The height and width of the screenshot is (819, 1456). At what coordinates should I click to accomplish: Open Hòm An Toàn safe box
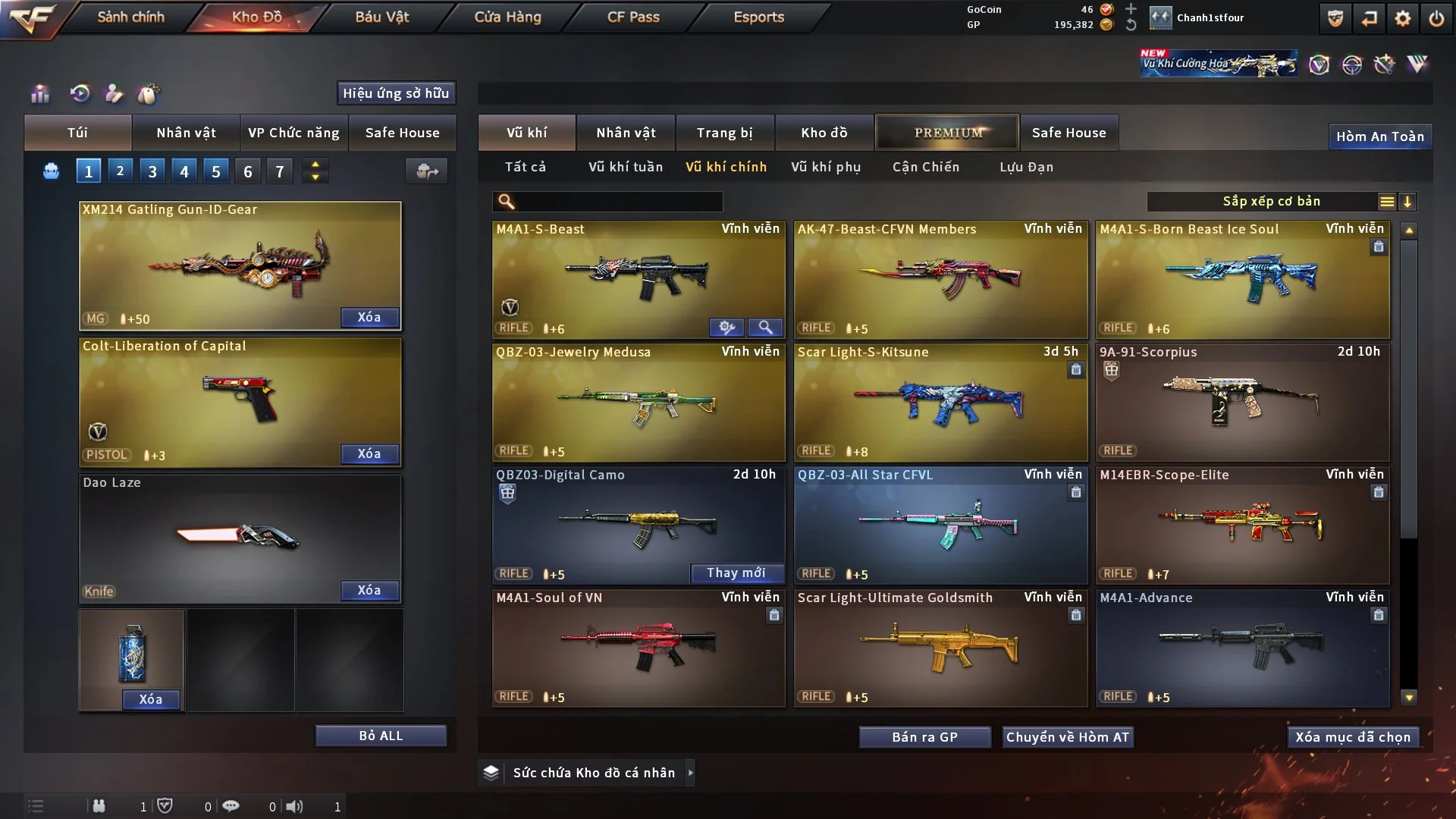pyautogui.click(x=1379, y=136)
